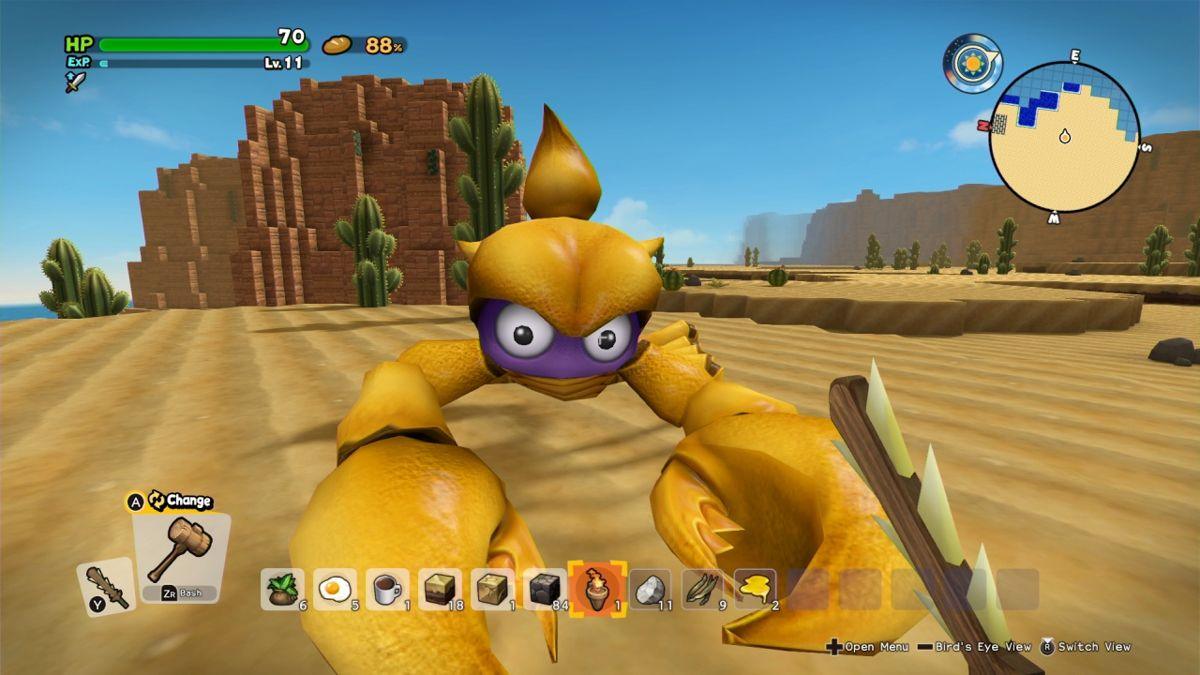The height and width of the screenshot is (675, 1200).
Task: Switch to the spiked club weapon card
Action: 105,586
